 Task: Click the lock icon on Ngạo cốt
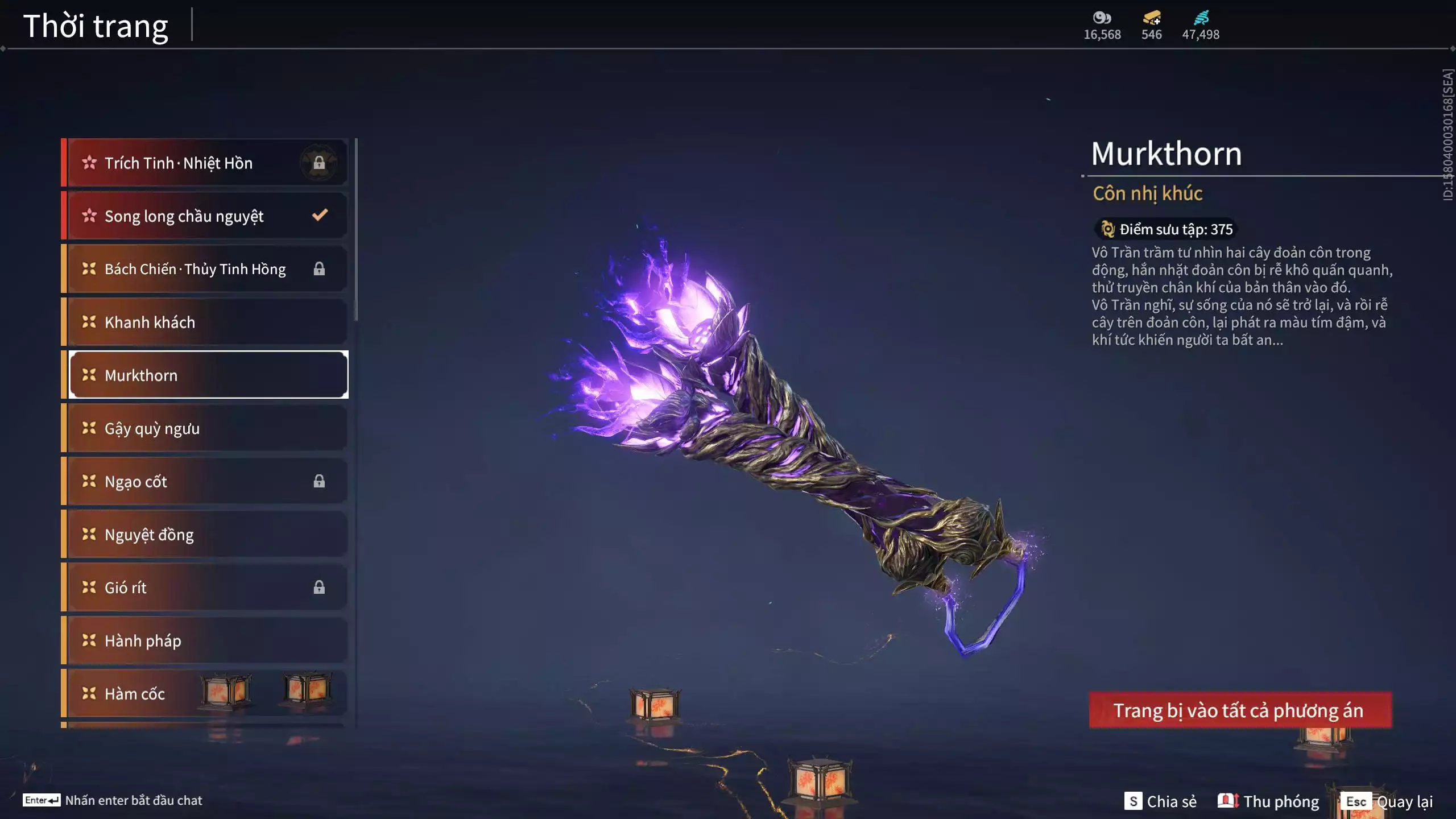(319, 481)
